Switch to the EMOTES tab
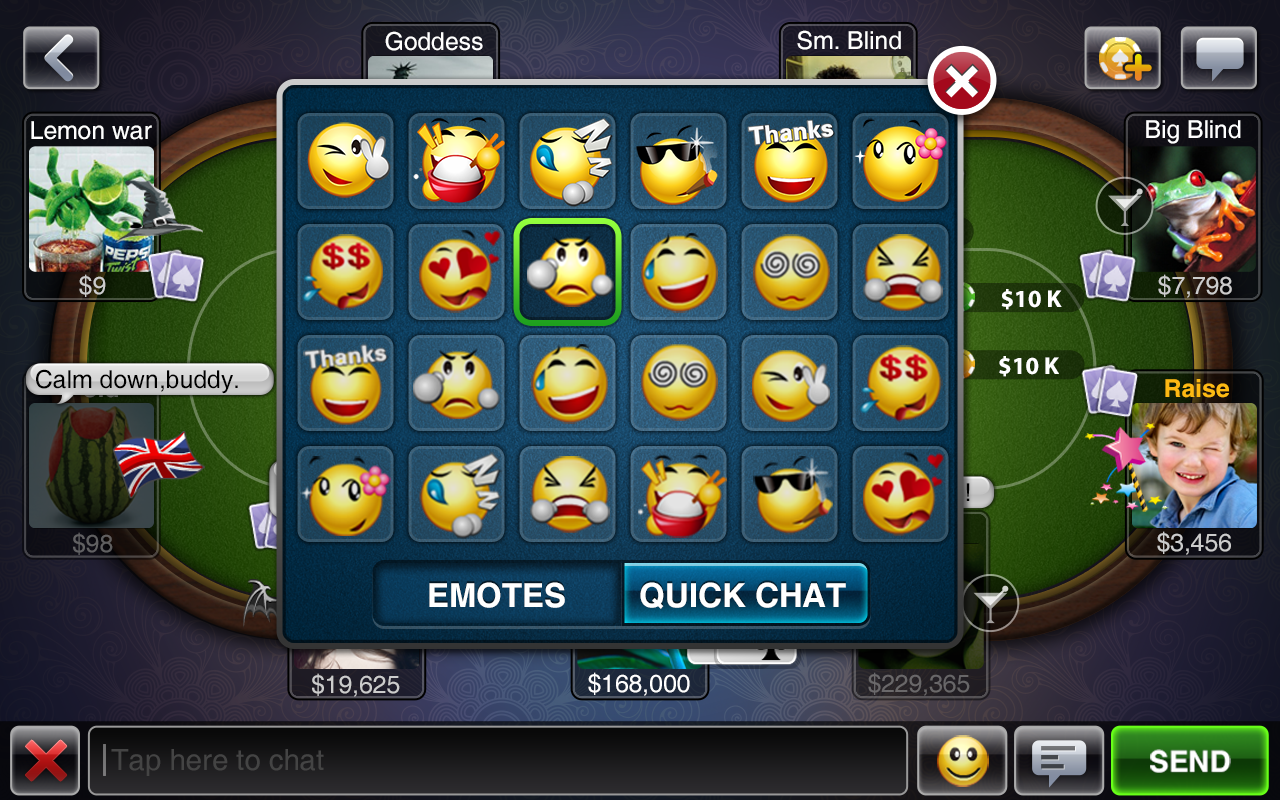 tap(497, 596)
